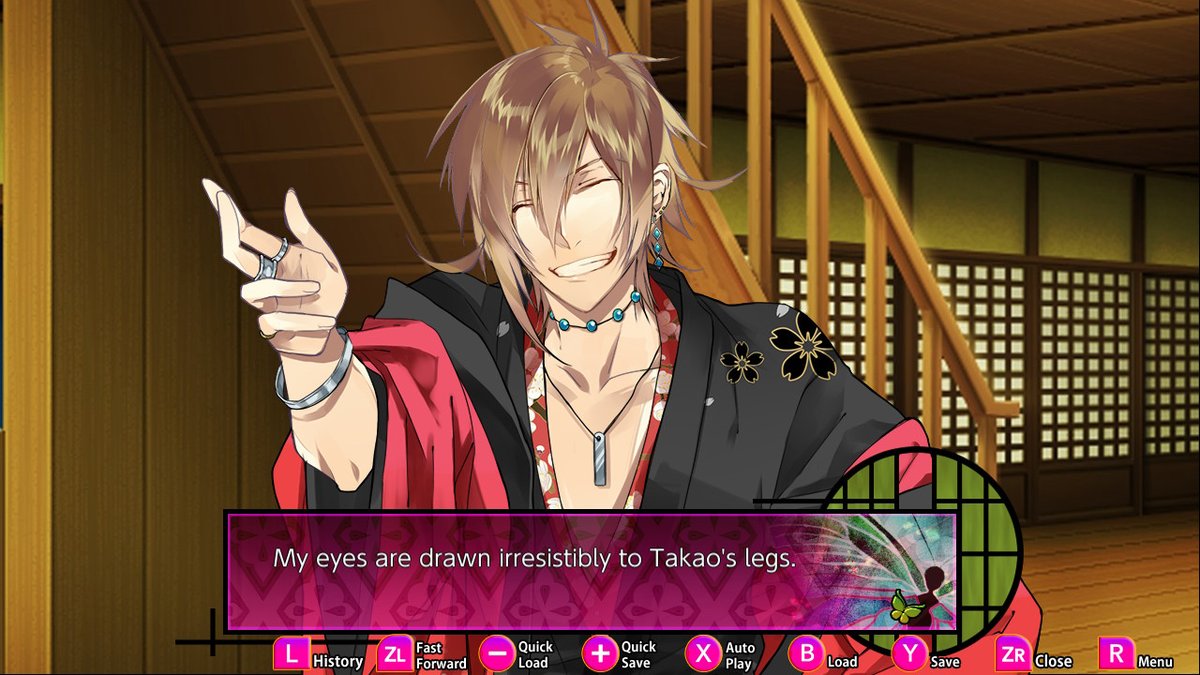The image size is (1200, 675).
Task: Advance the dialogue text box
Action: pos(590,572)
